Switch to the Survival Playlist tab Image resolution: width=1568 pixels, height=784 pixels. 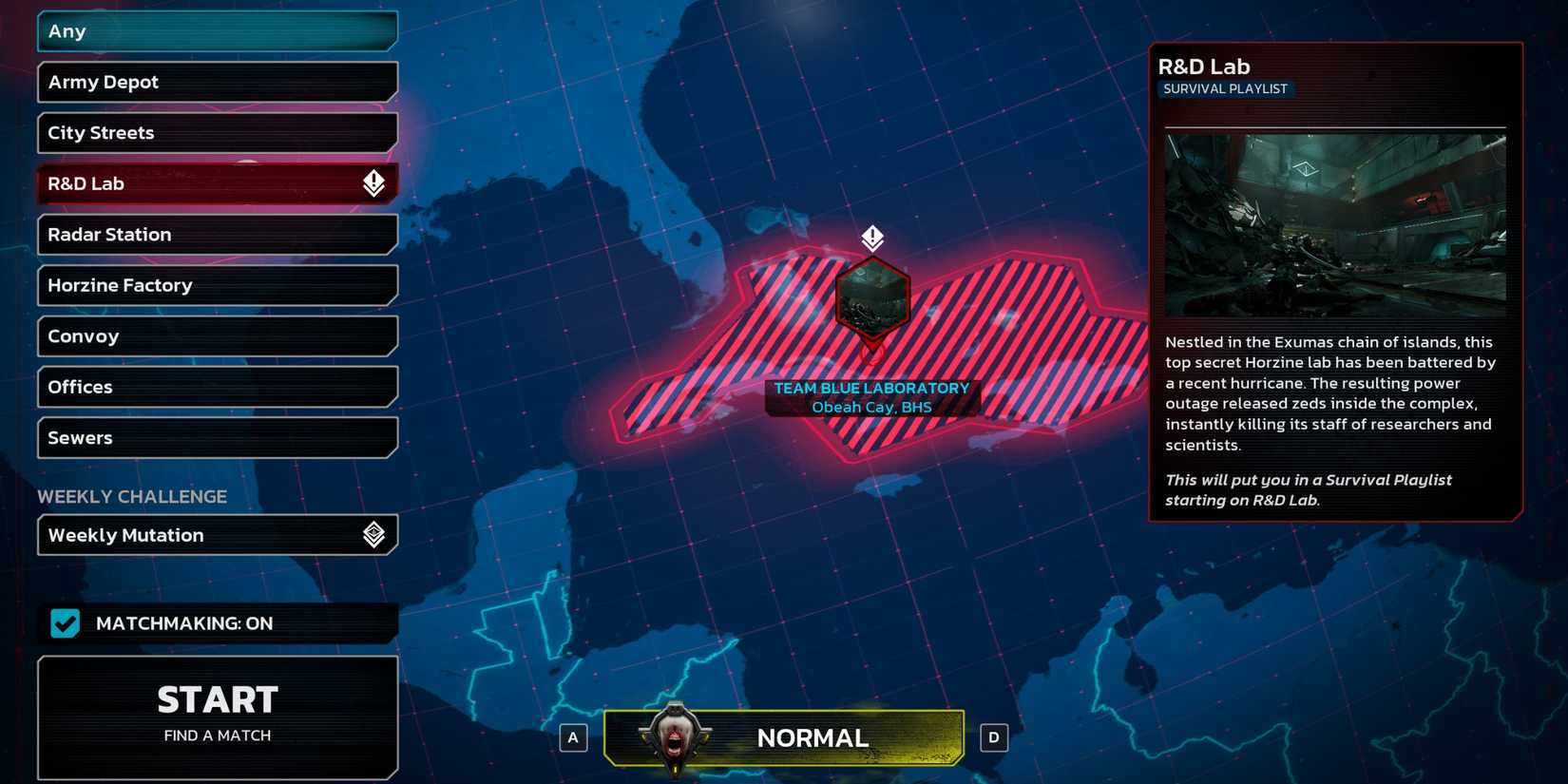1226,88
